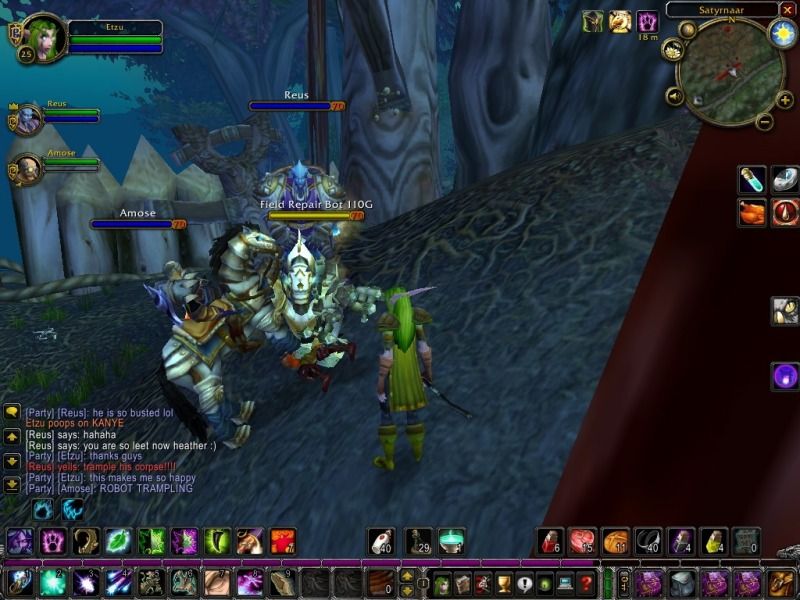Open the character info portrait micro button

pyautogui.click(x=441, y=582)
